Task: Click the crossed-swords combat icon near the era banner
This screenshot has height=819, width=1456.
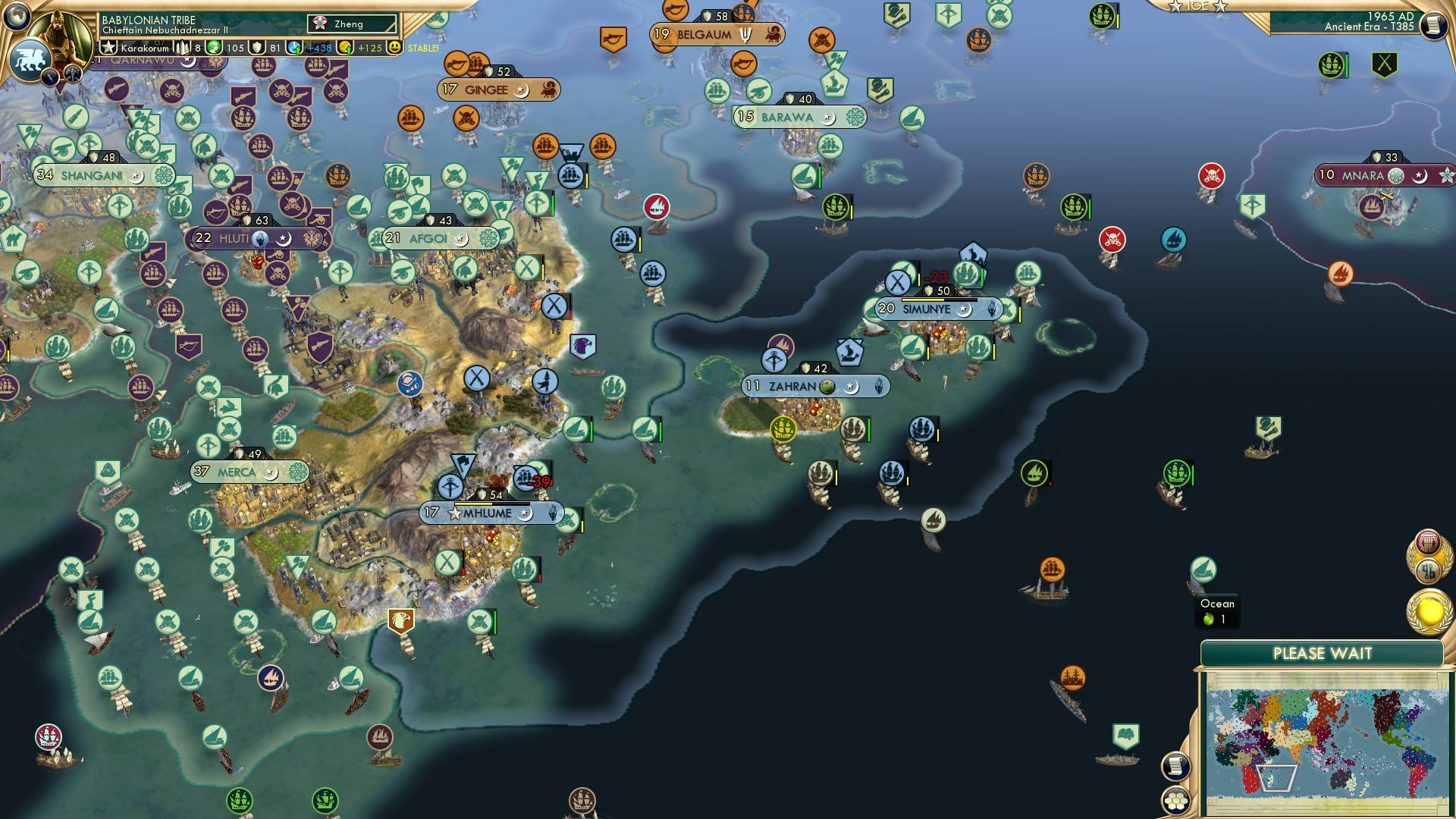Action: tap(1385, 65)
